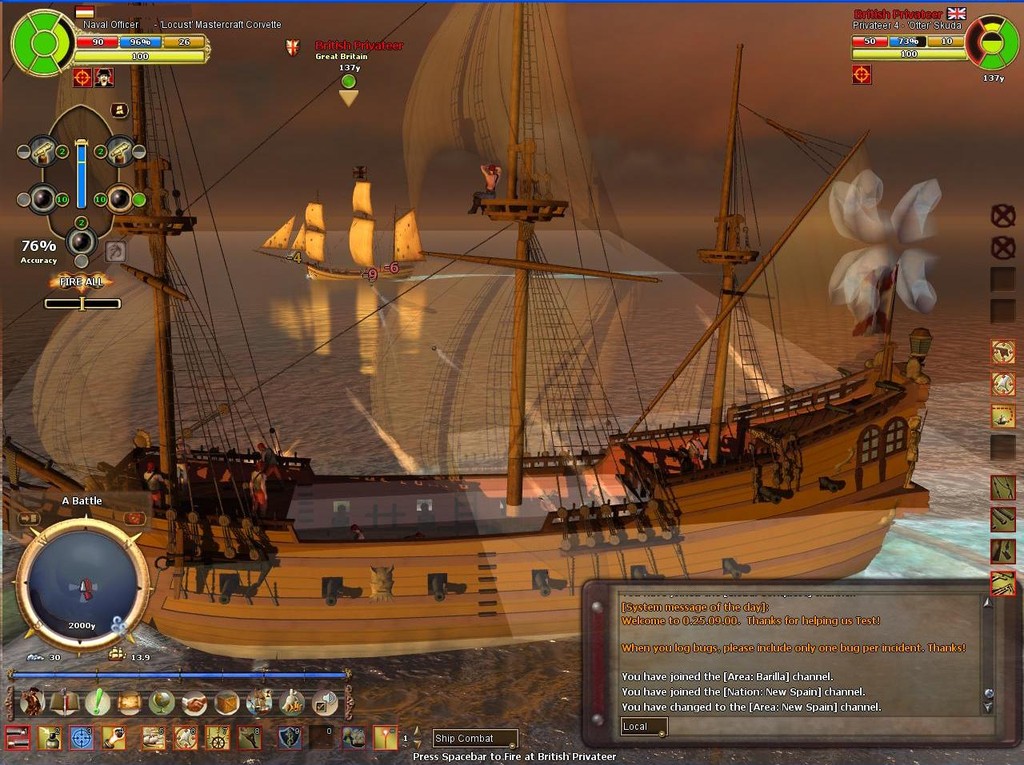Open the pirate character icon
Image resolution: width=1024 pixels, height=765 pixels.
[32, 702]
